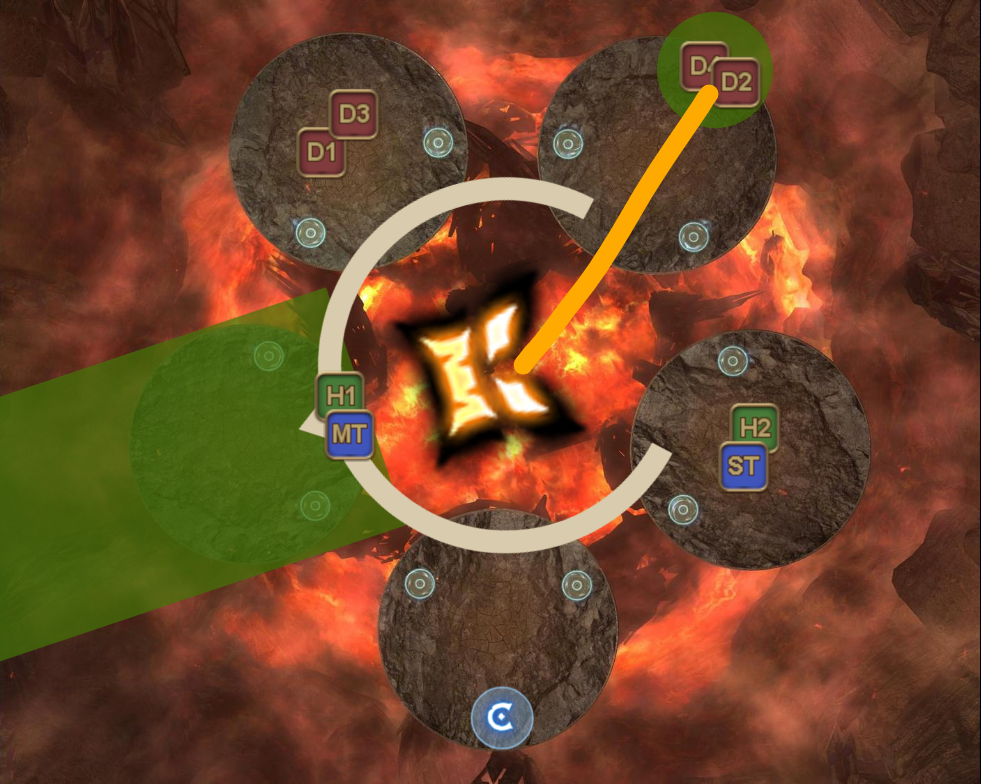Select the D1 party marker
Screen dimensions: 981x784
321,153
